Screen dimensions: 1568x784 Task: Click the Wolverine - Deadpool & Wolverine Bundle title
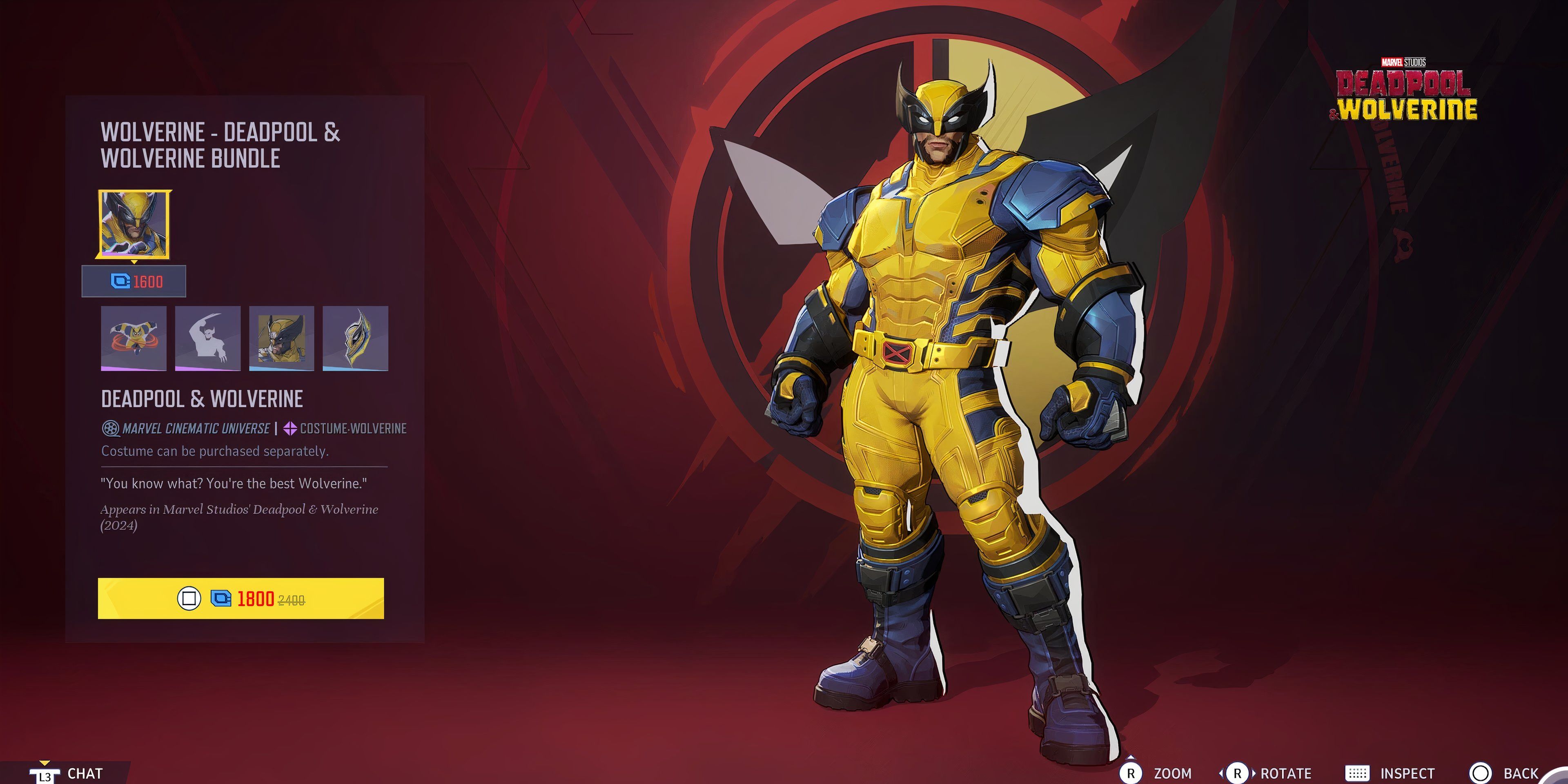point(219,145)
